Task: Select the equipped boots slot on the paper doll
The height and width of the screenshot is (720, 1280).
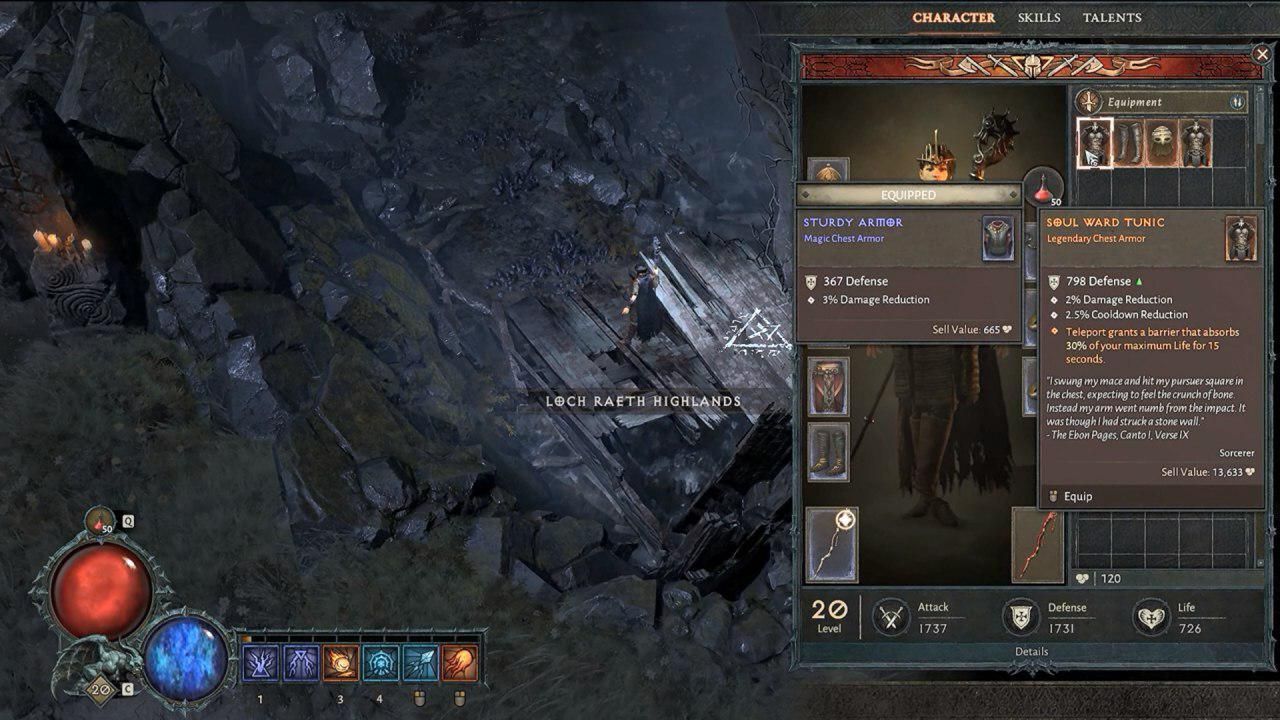Action: (x=830, y=450)
